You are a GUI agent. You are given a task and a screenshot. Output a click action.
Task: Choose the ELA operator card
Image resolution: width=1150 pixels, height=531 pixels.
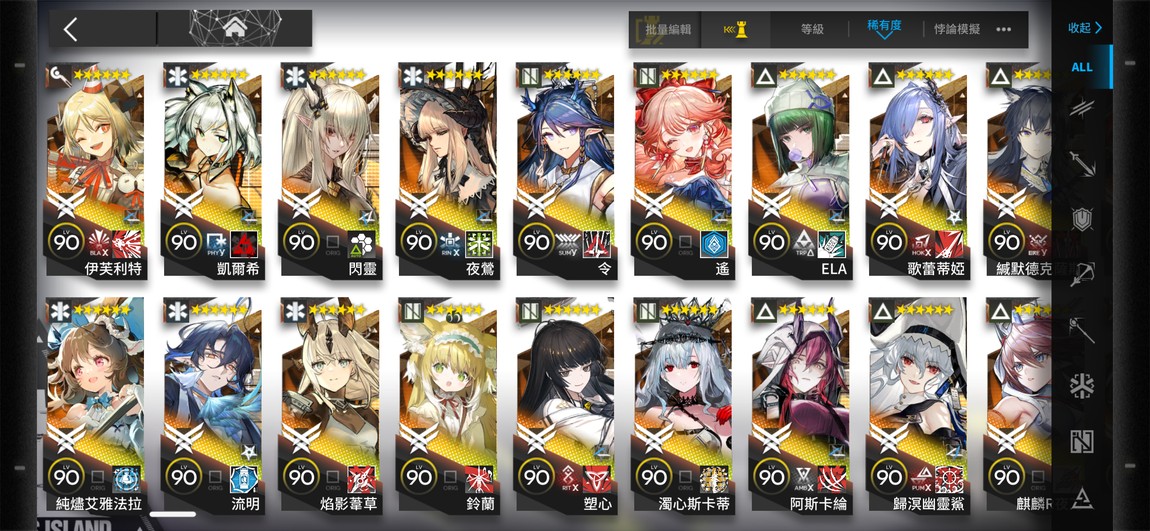coord(799,170)
